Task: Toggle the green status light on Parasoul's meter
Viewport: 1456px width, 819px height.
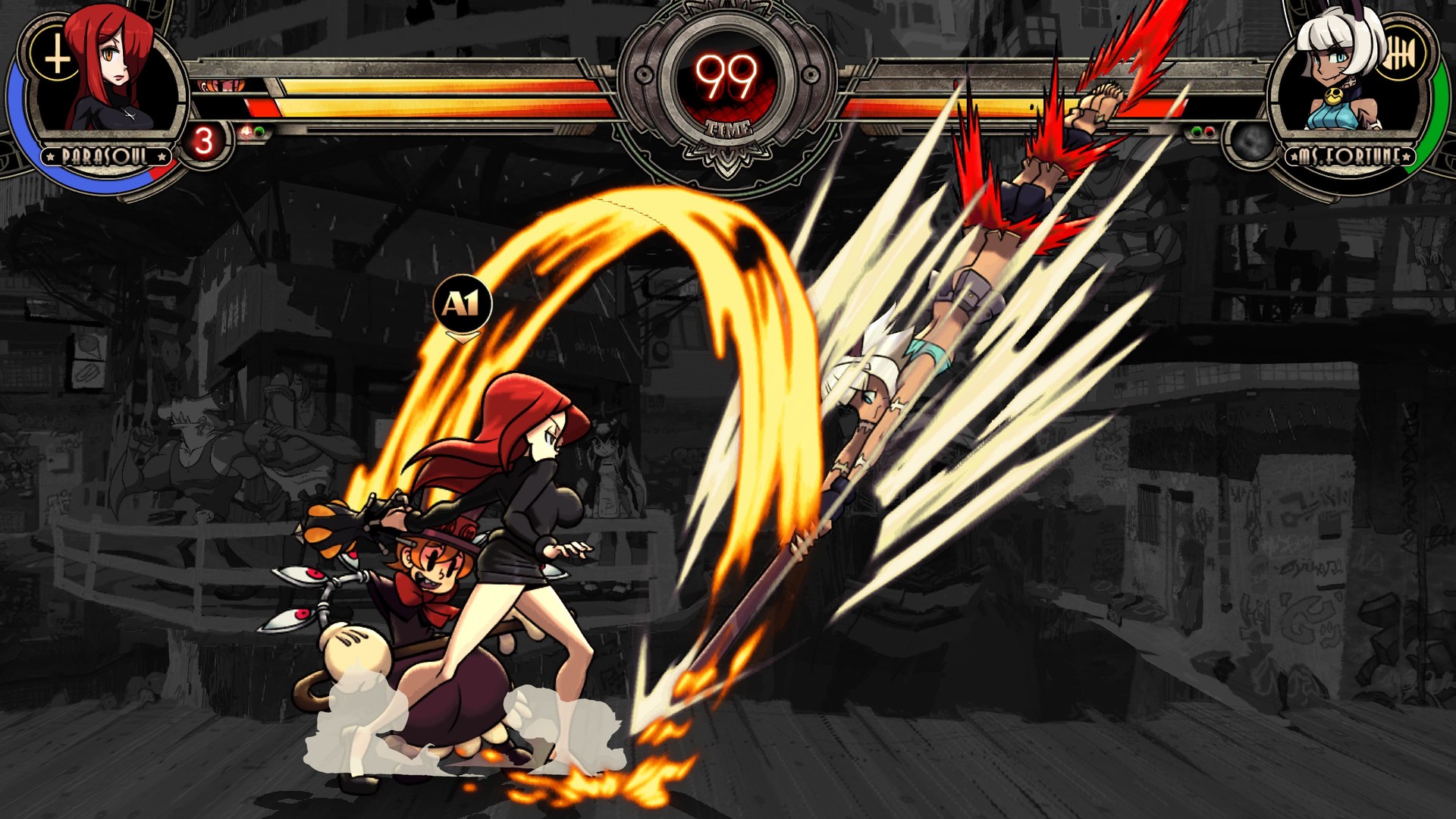Action: coord(259,132)
